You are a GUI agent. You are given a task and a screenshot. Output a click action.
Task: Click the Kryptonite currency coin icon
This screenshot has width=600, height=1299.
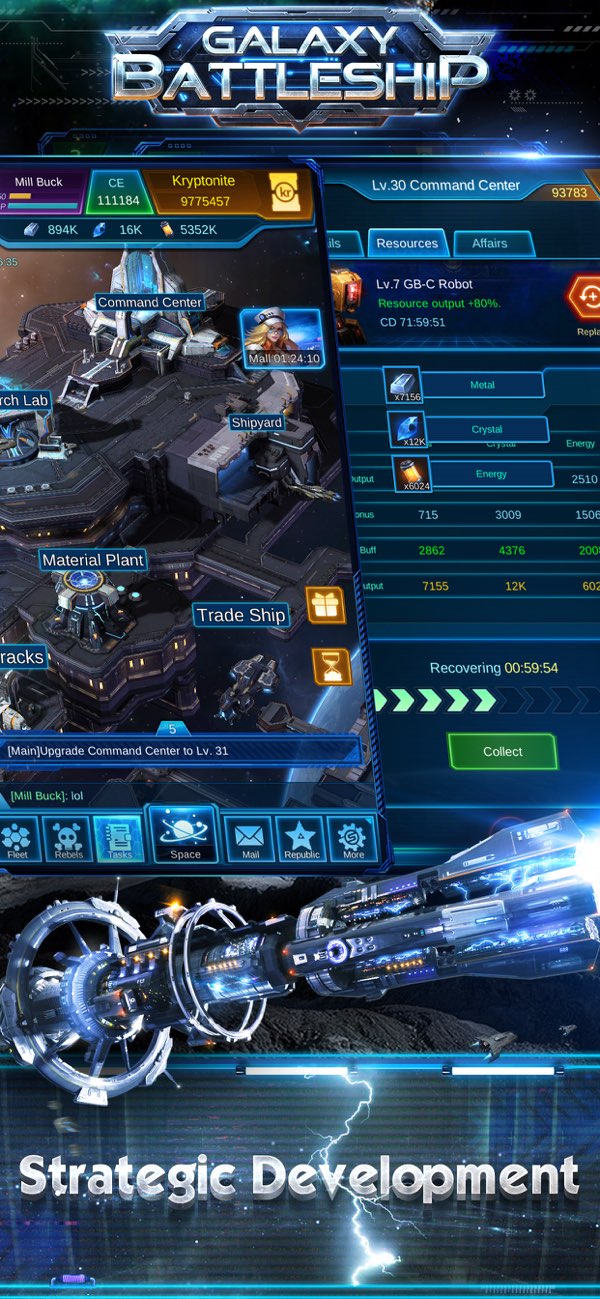(x=283, y=193)
